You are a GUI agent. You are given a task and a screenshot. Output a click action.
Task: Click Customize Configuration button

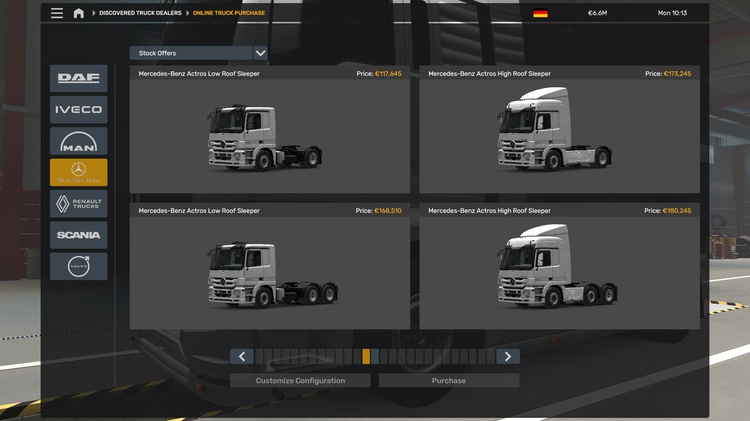pyautogui.click(x=300, y=381)
